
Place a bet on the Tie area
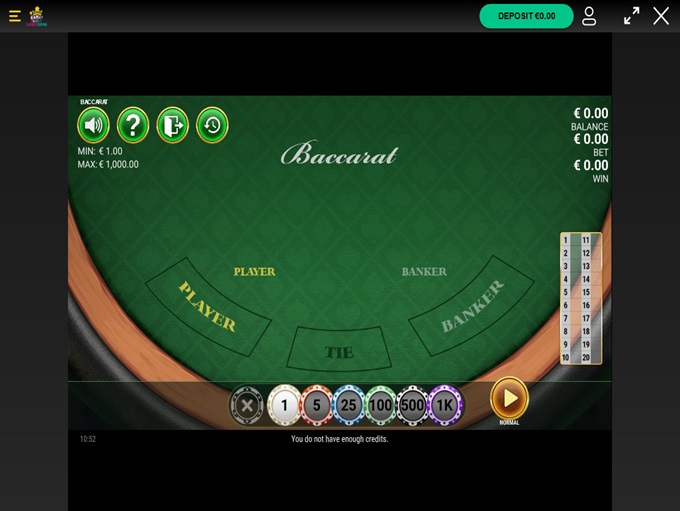(x=339, y=350)
